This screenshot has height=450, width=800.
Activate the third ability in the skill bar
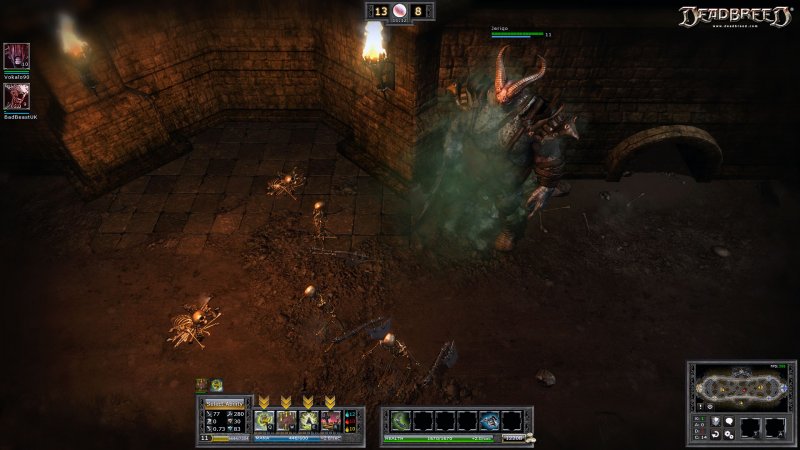pos(307,420)
